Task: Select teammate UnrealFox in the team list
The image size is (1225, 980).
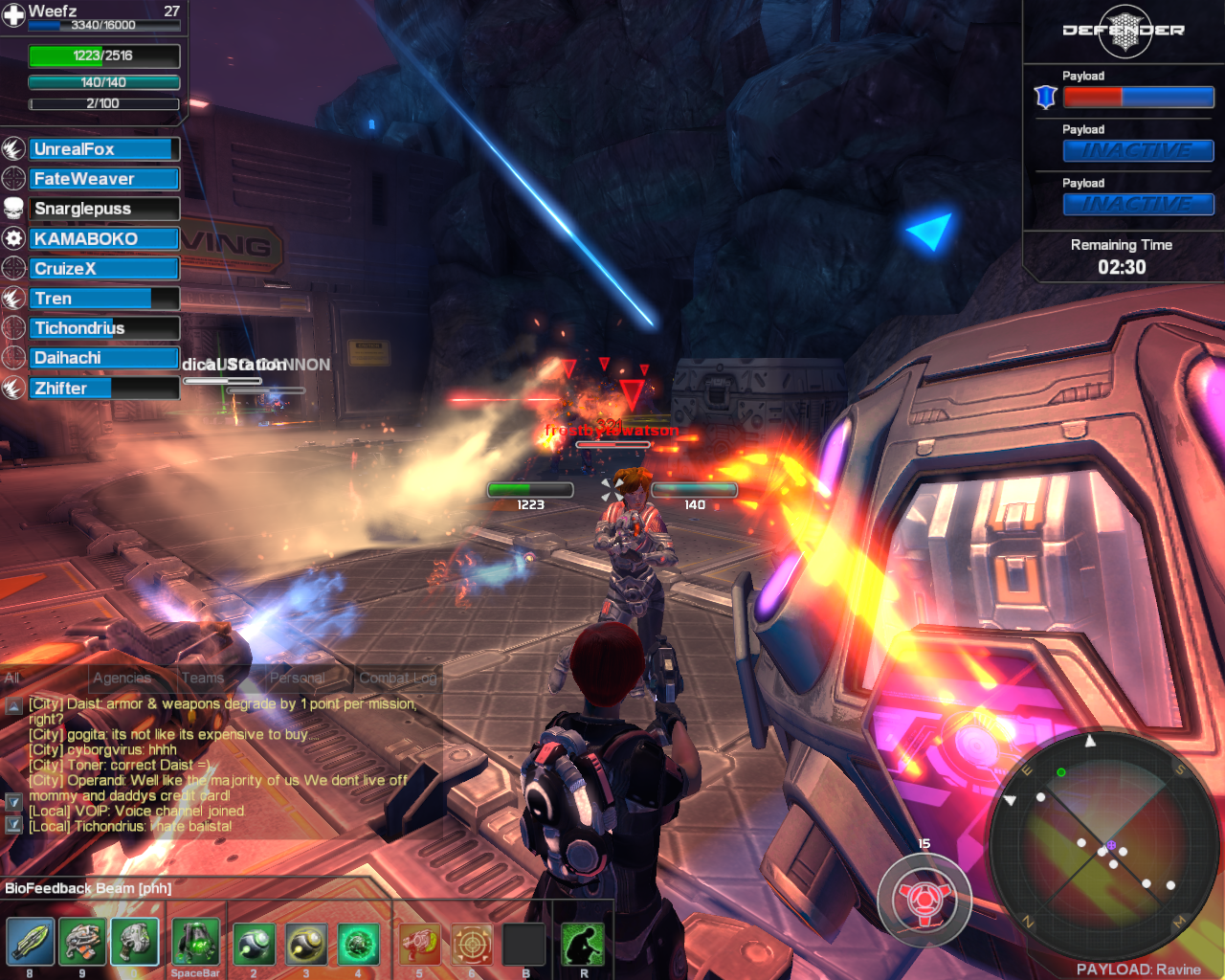Action: coord(102,149)
